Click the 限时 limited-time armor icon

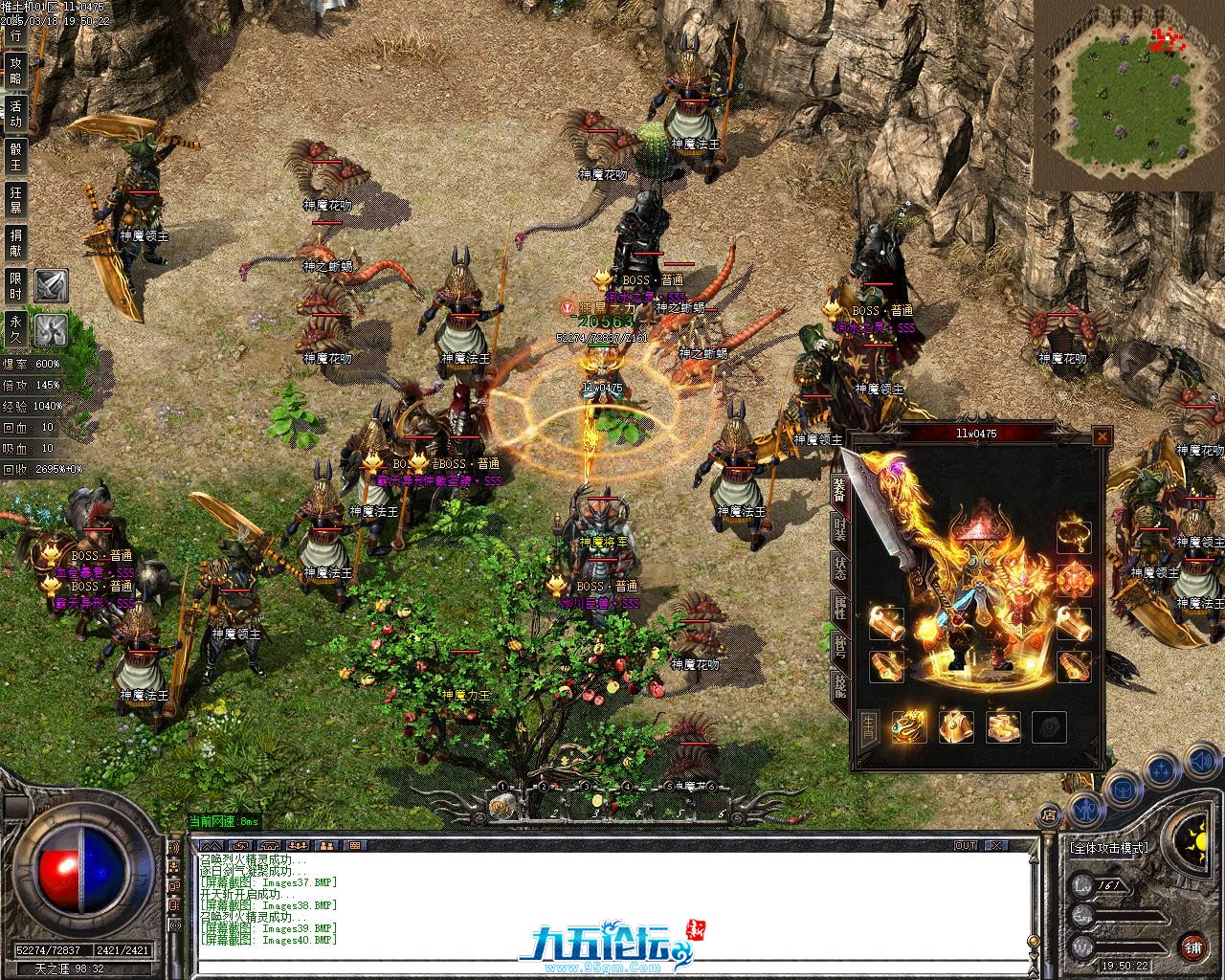(51, 285)
